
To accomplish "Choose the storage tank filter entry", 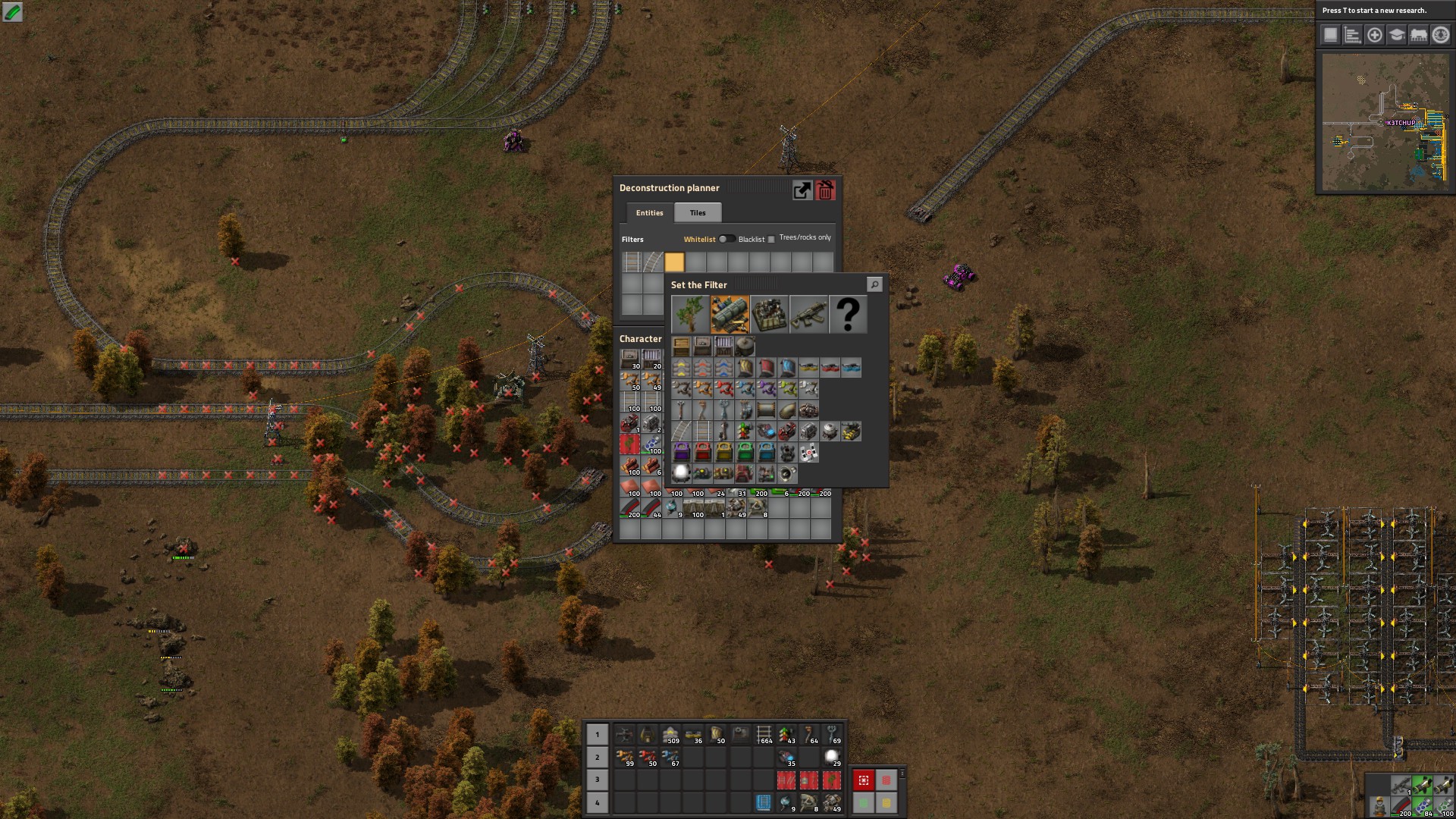I will point(745,347).
